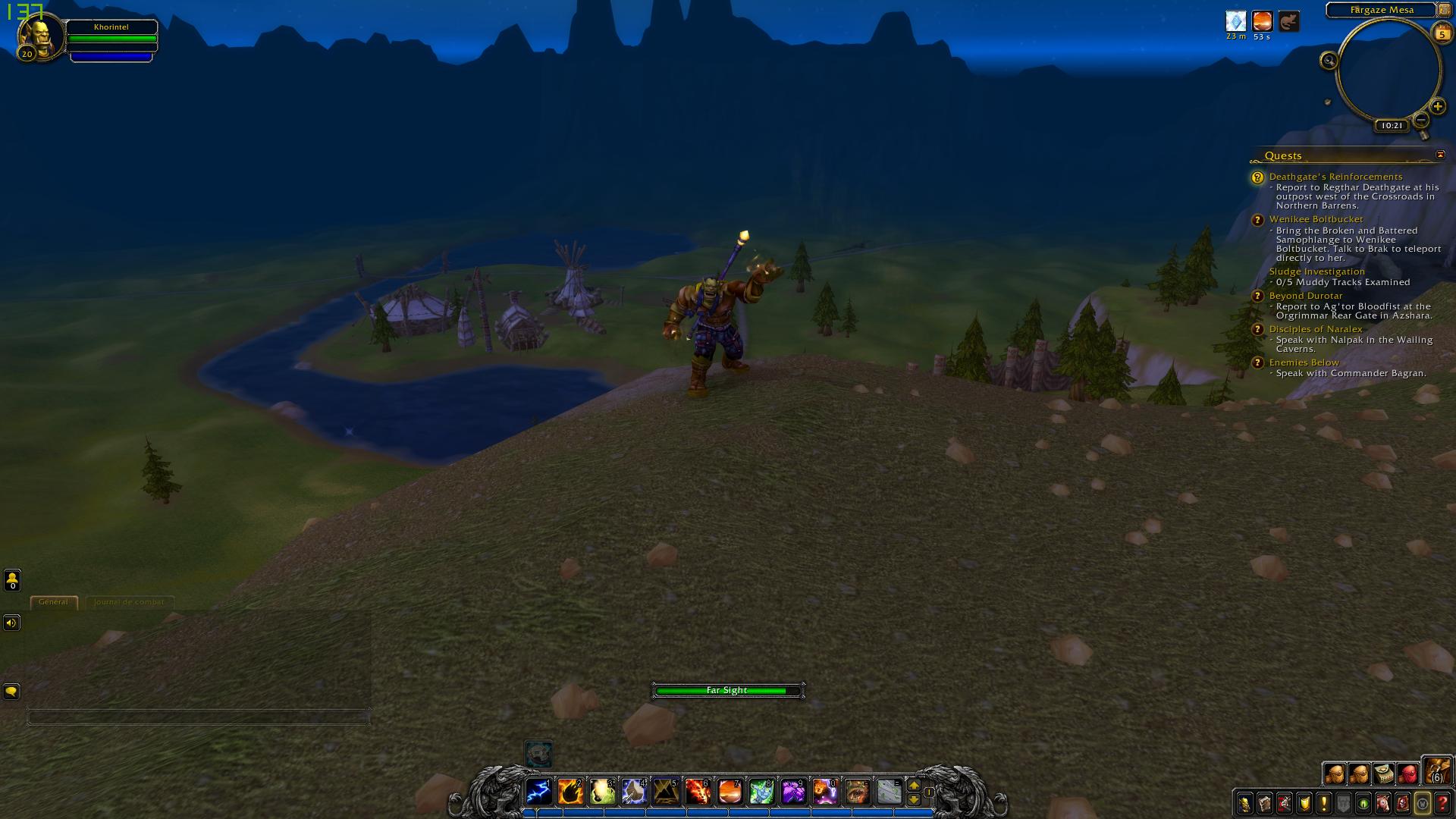
Task: Zoom in the minimap
Action: coord(1437,107)
